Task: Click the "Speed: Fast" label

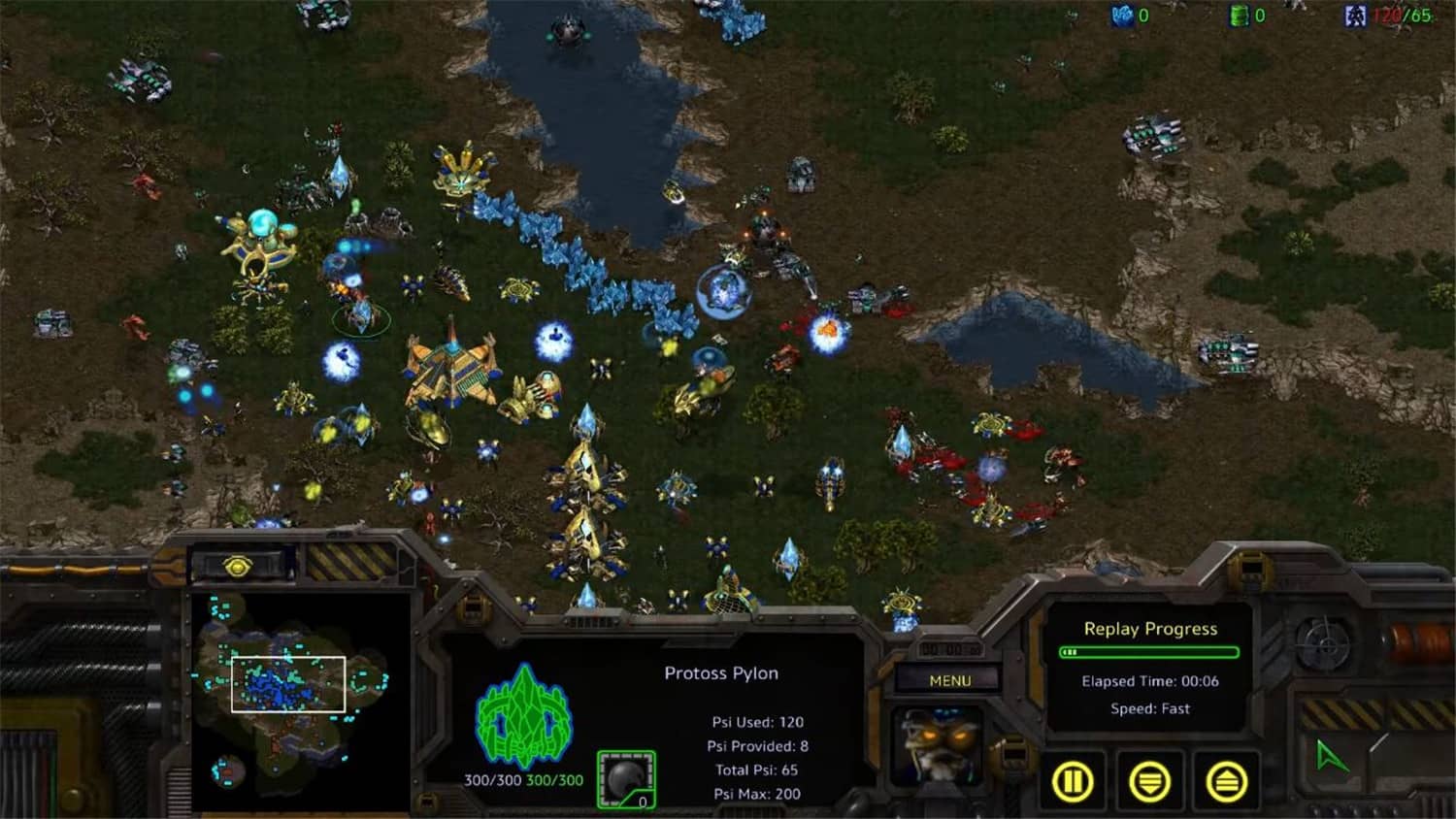Action: click(1148, 708)
